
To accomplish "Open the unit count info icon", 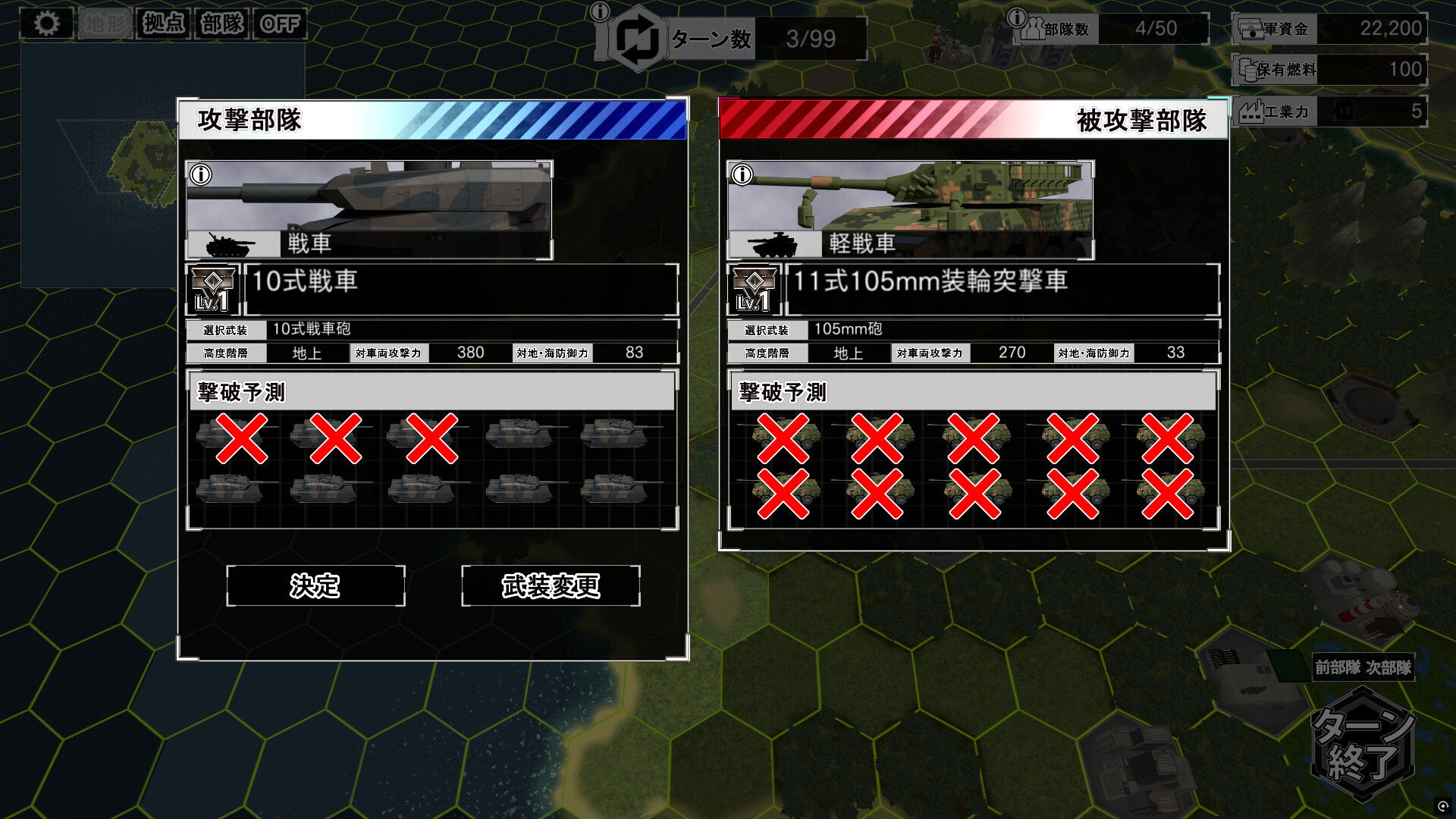I will [1017, 17].
